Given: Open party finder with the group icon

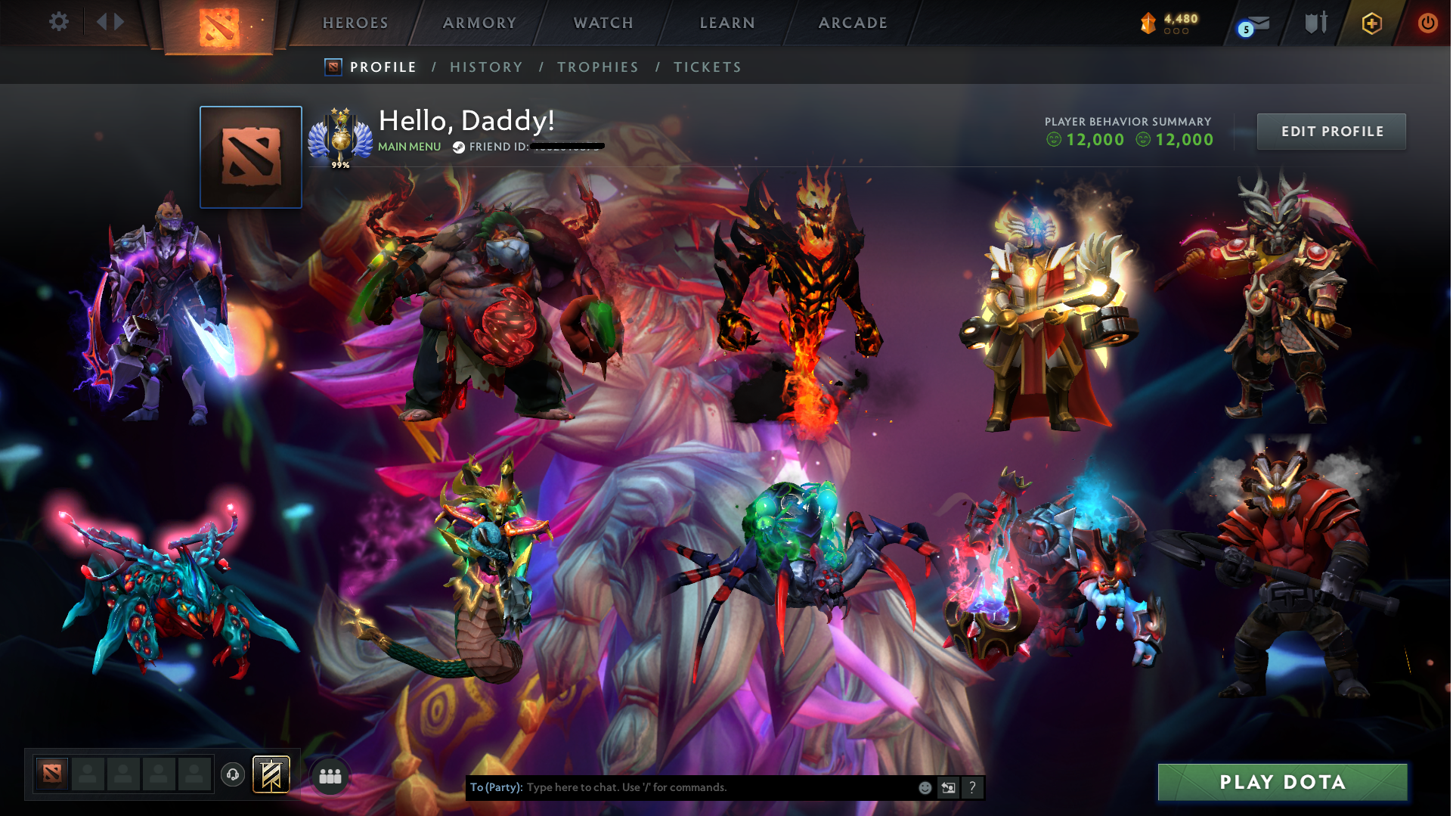Looking at the screenshot, I should pos(330,775).
